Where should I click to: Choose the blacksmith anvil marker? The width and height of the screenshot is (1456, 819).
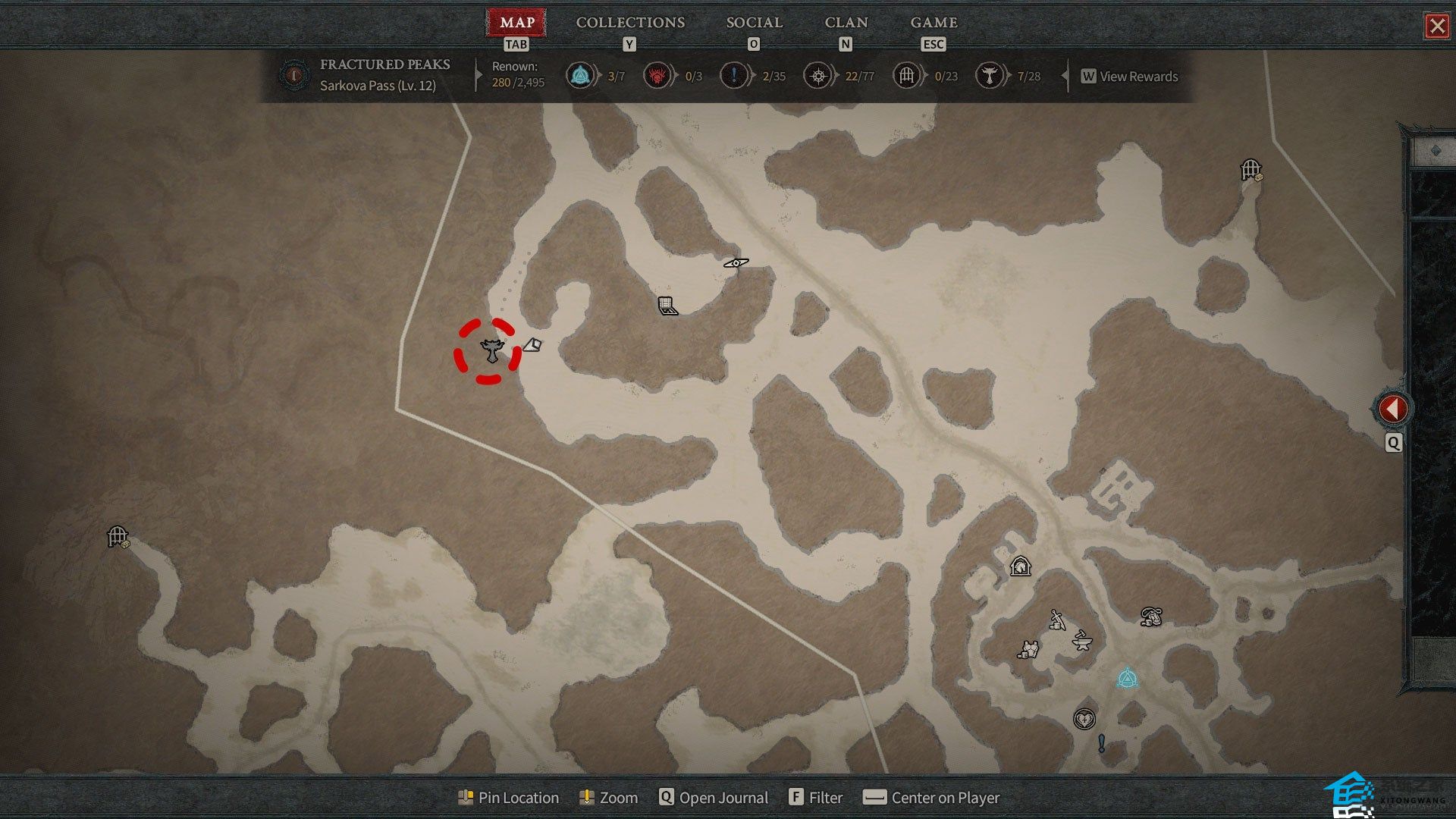pos(1082,642)
